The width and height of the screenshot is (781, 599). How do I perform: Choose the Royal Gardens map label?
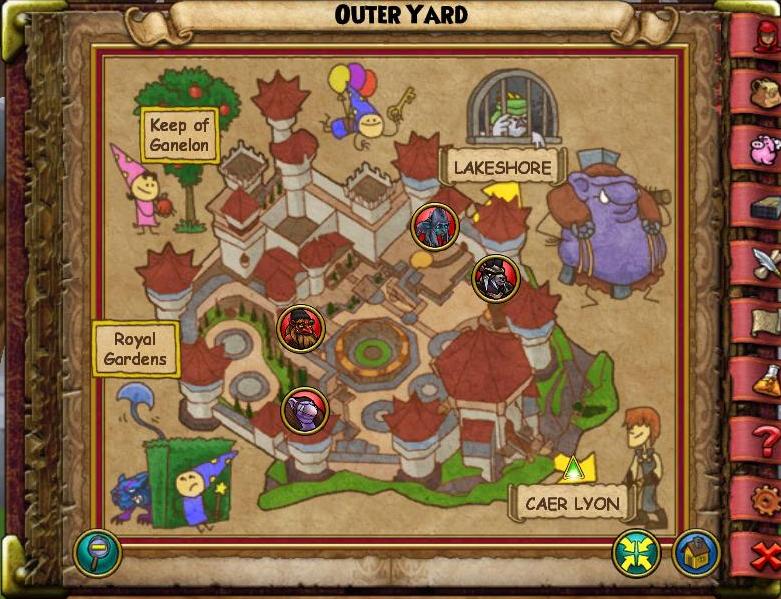click(x=135, y=349)
